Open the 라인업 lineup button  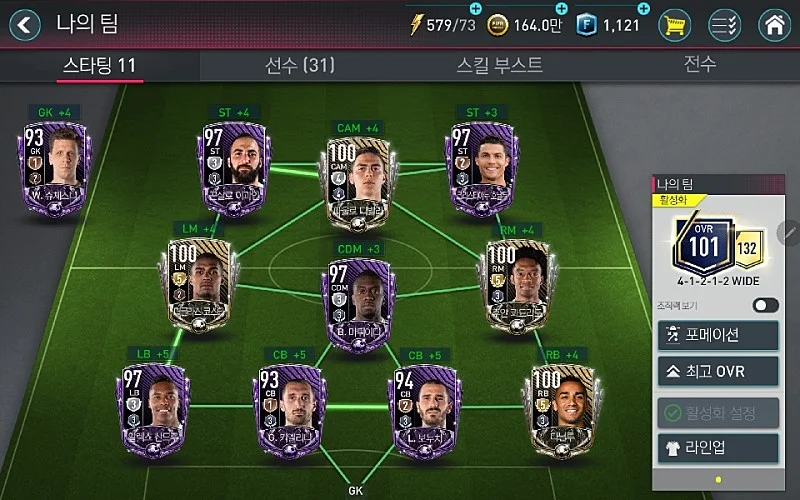tap(716, 446)
